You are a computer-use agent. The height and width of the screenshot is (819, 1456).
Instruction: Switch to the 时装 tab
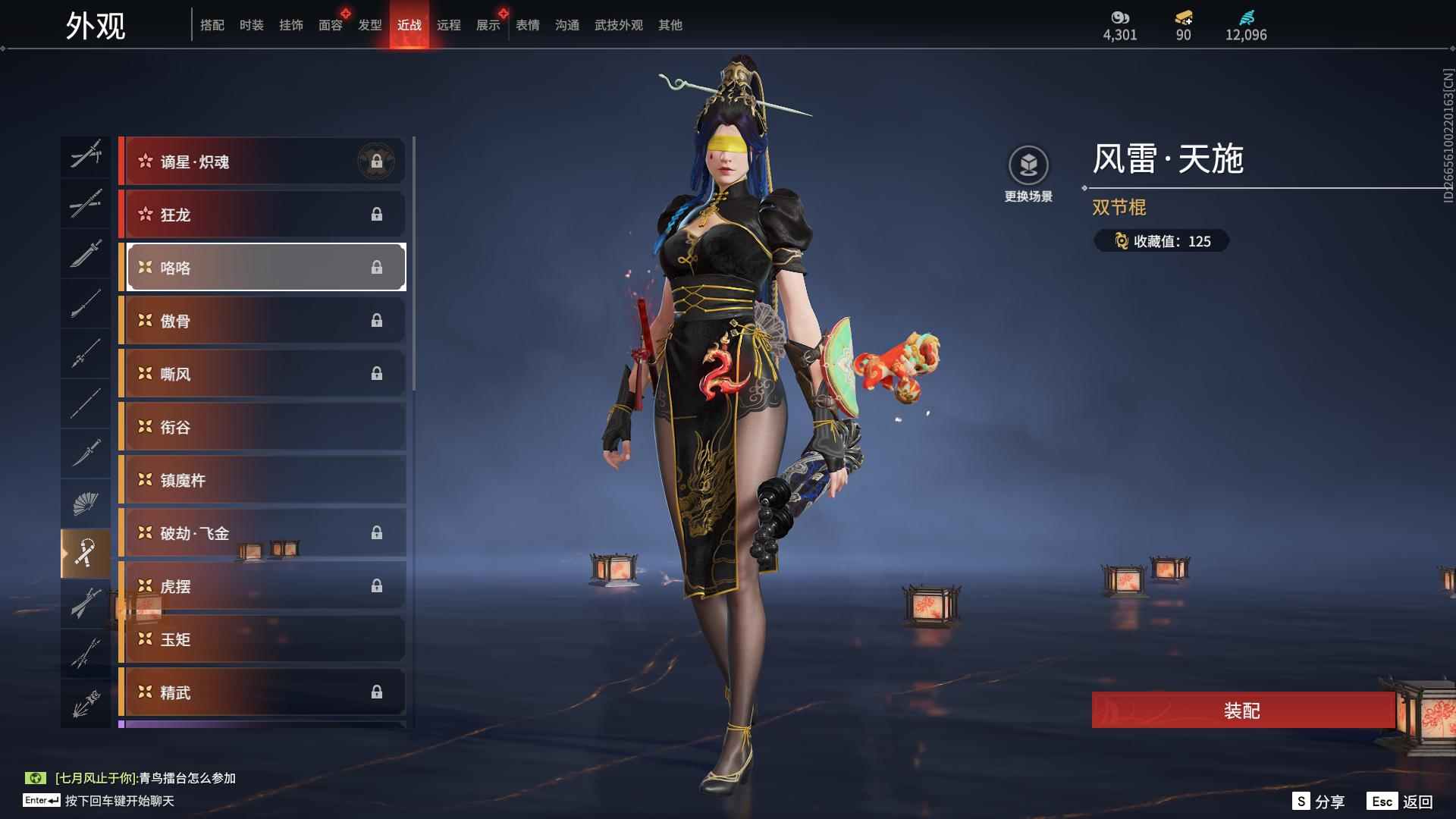point(251,25)
